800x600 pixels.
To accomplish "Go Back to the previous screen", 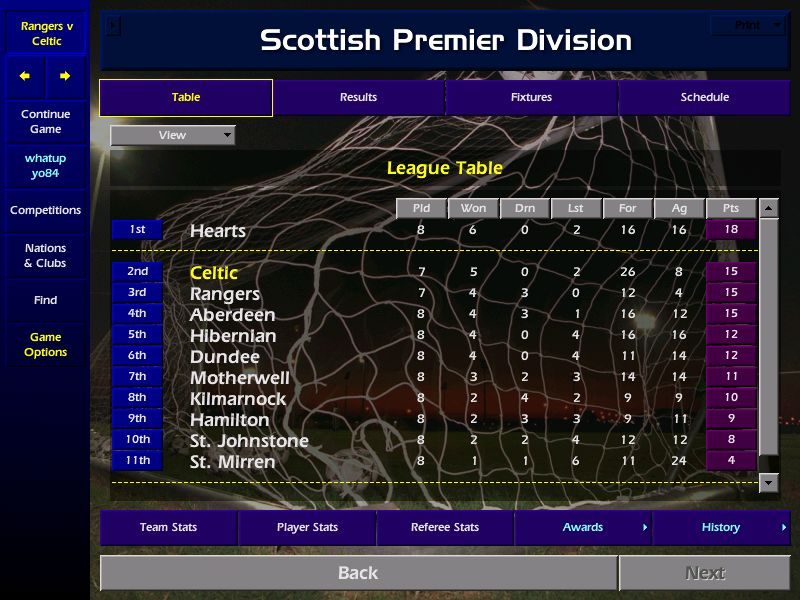I will click(x=358, y=573).
